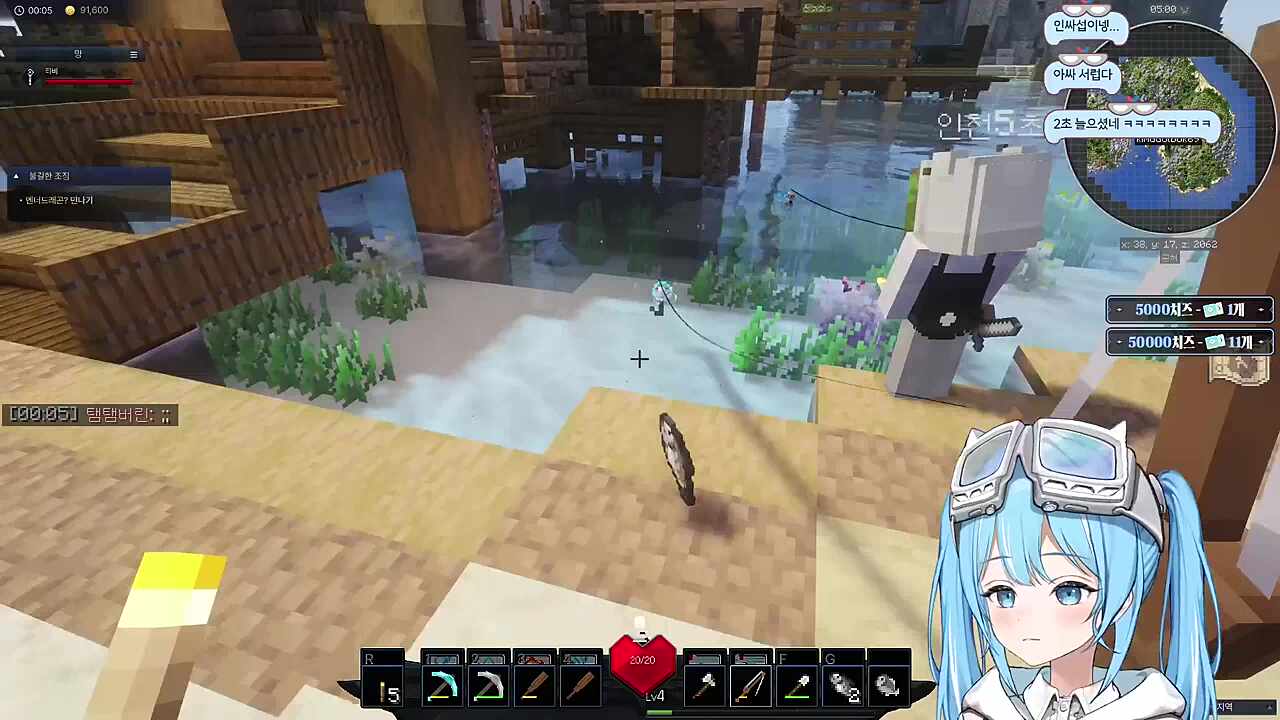Select the diamond pickaxe hotbar slot

pos(441,687)
